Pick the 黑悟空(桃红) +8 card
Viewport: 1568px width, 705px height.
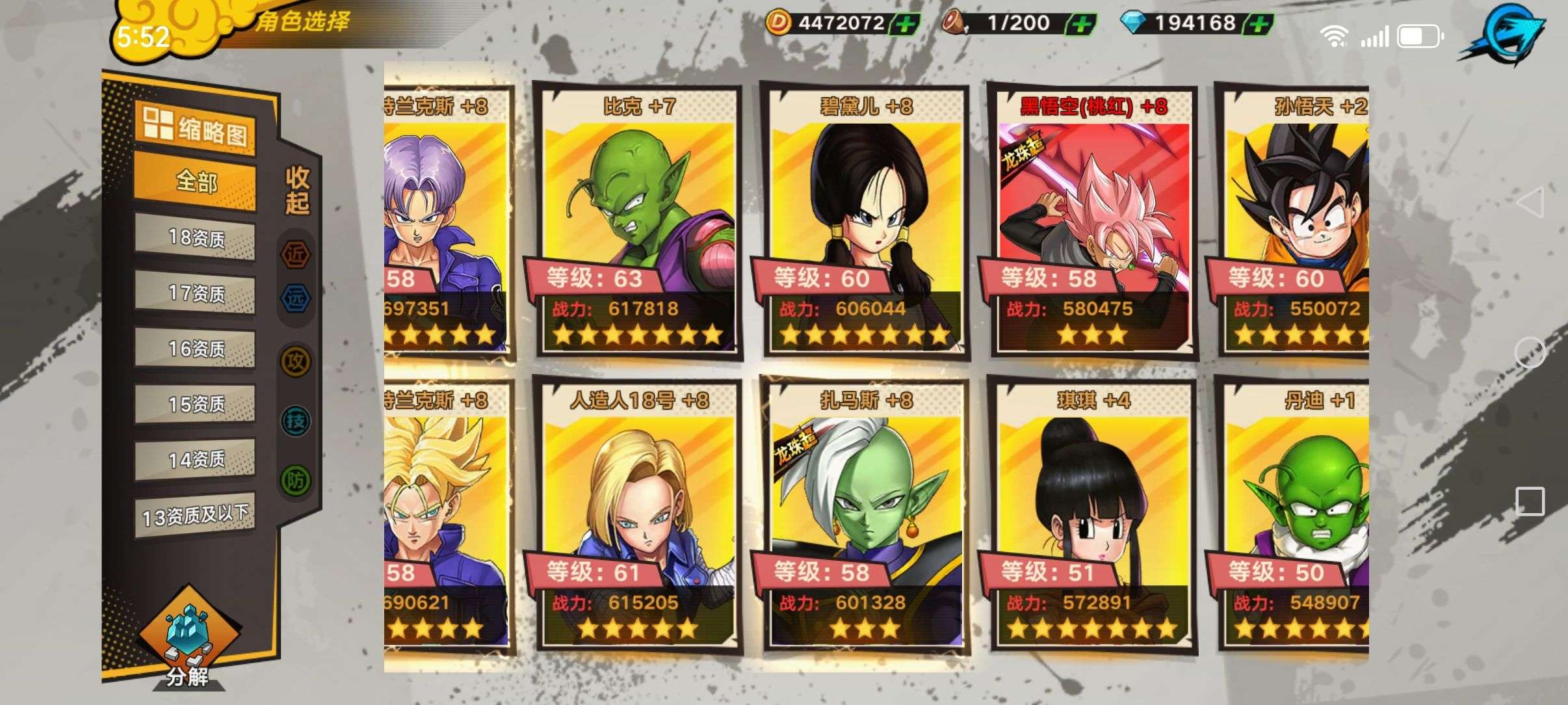[x=1093, y=221]
